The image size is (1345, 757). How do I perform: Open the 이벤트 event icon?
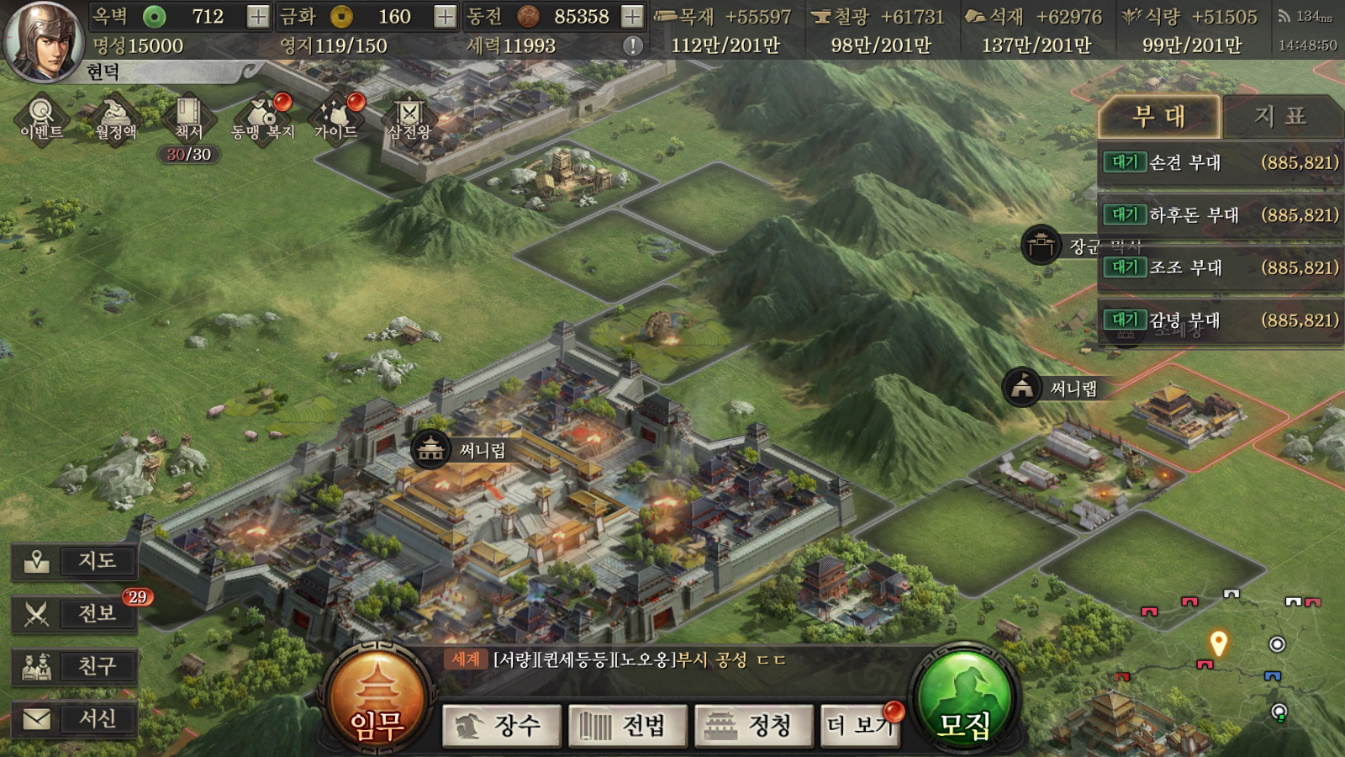42,118
